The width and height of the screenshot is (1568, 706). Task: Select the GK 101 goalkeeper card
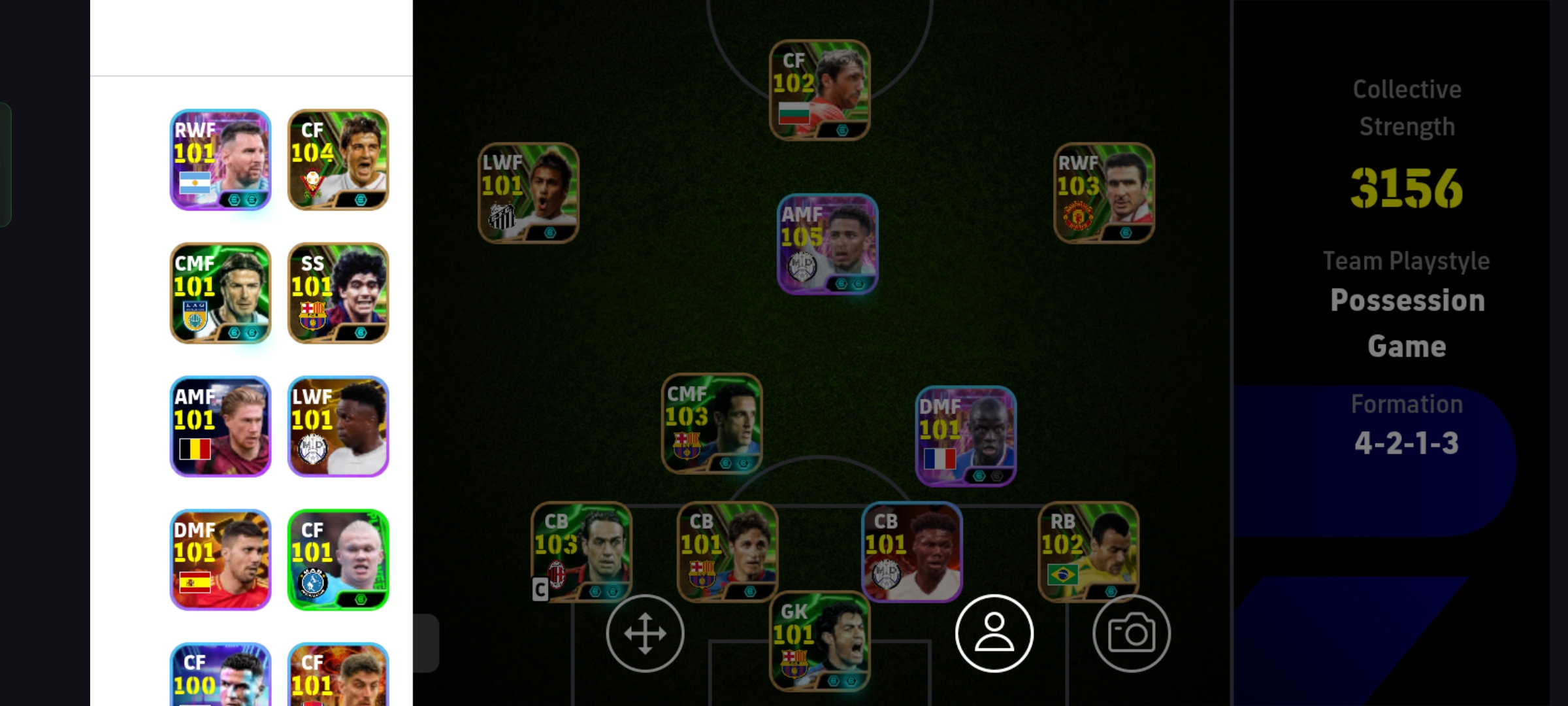point(819,641)
